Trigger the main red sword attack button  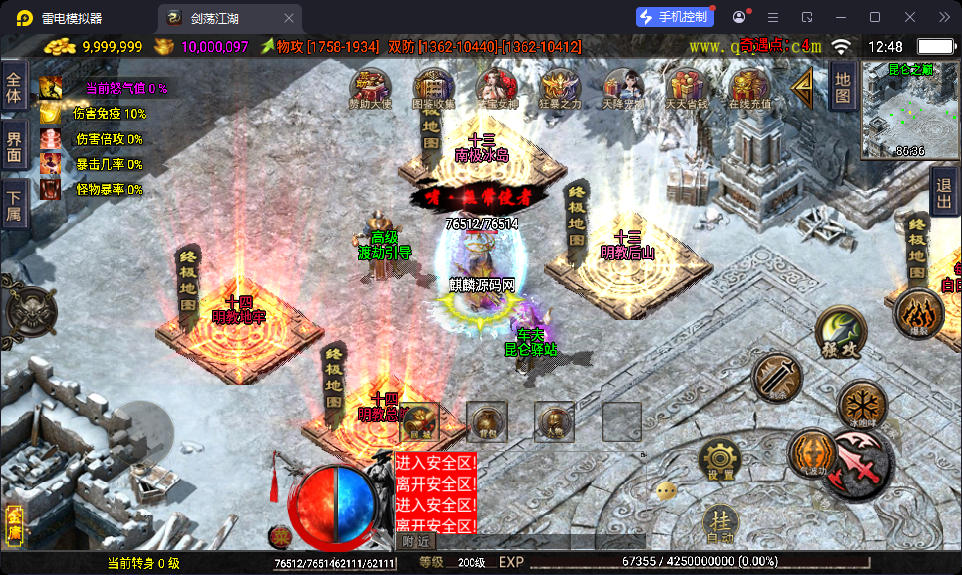click(x=860, y=465)
